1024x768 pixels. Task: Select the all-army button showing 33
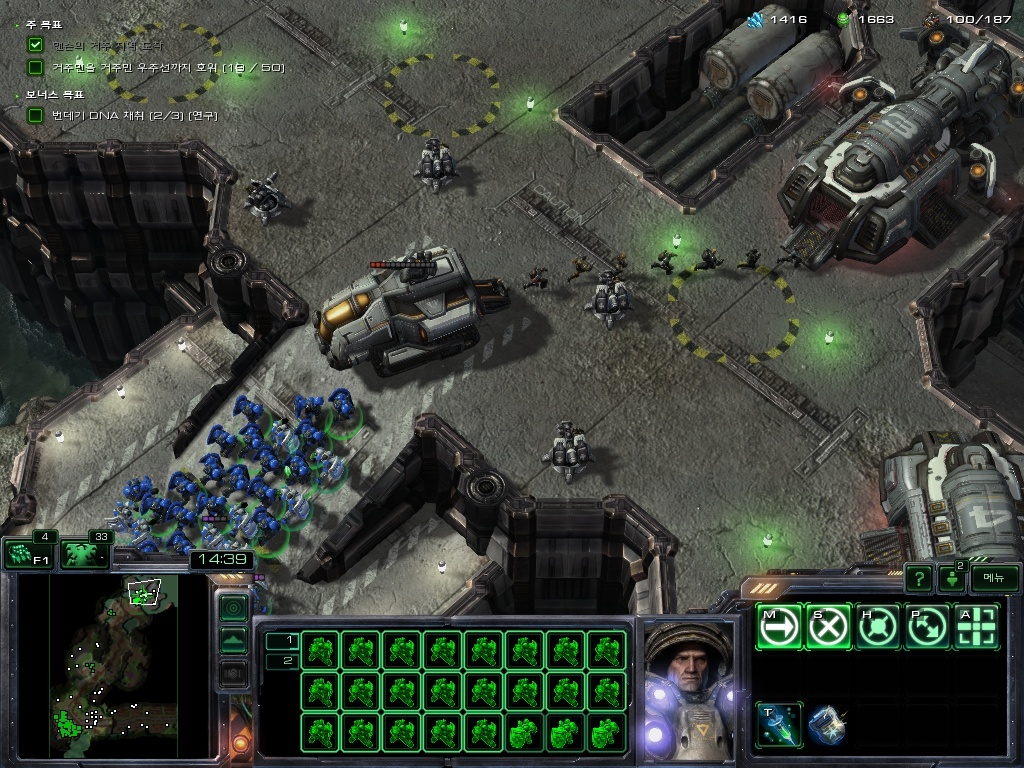tap(85, 553)
